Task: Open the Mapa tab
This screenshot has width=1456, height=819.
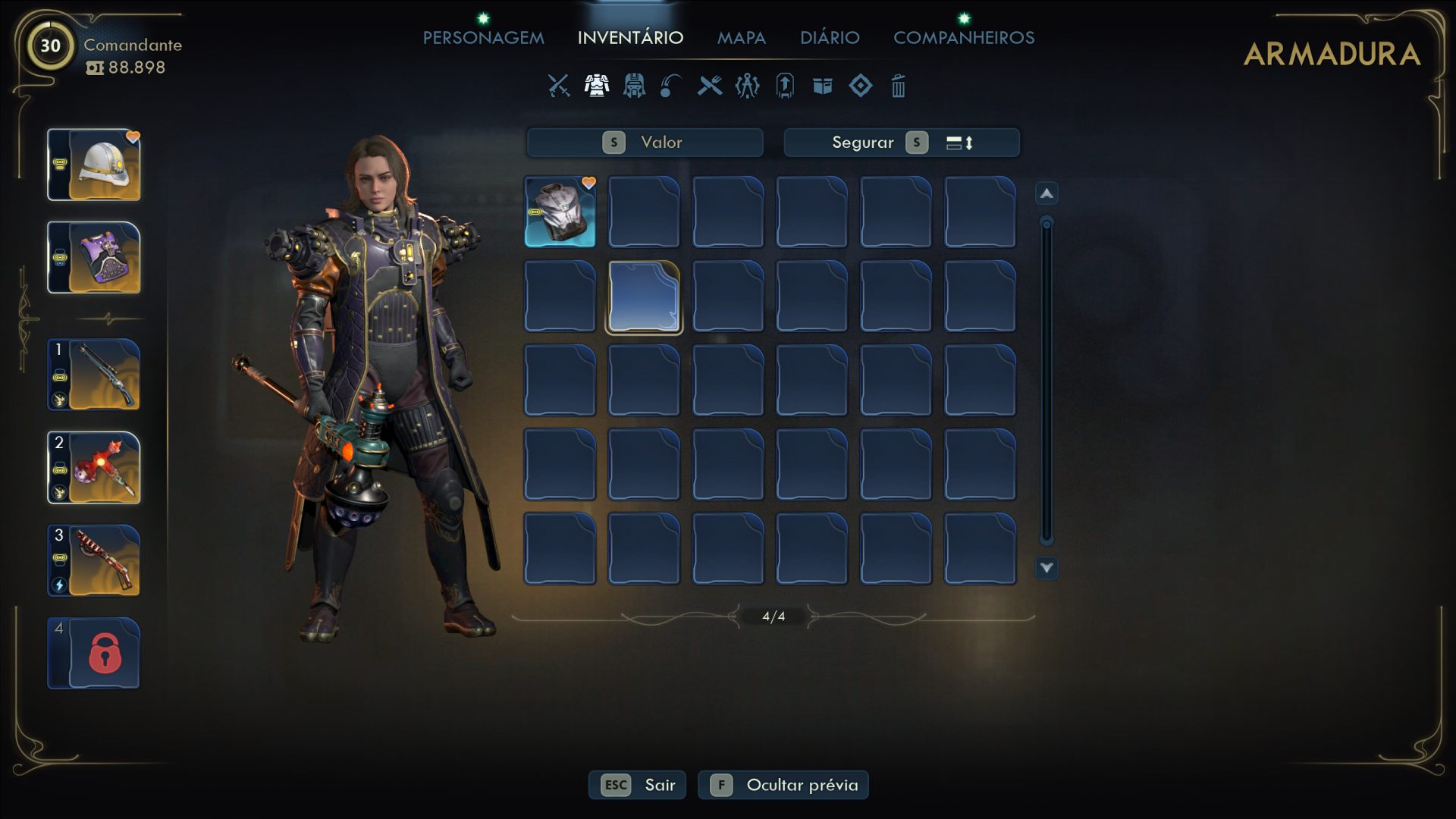Action: [x=741, y=38]
